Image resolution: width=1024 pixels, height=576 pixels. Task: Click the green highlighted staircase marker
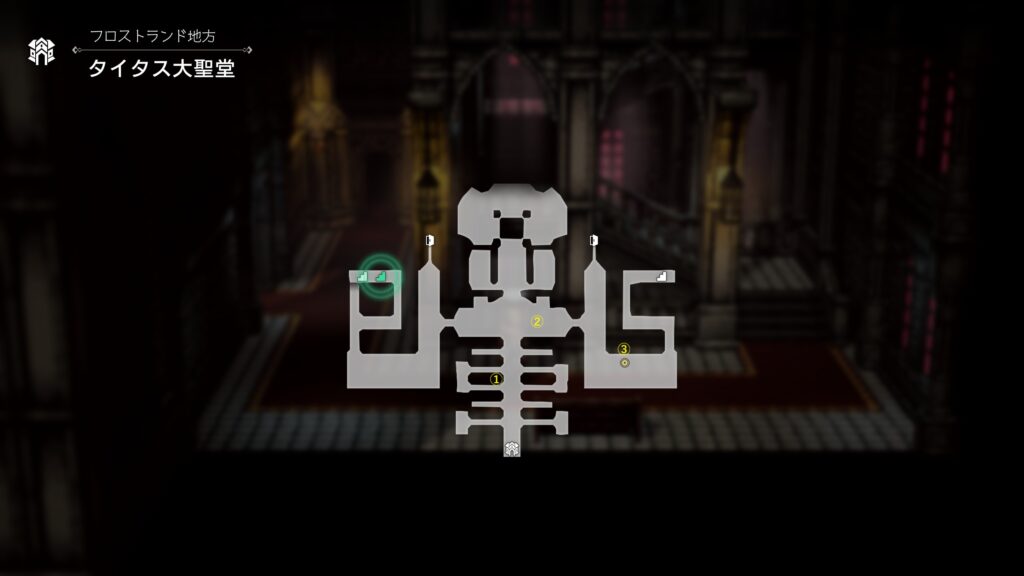pyautogui.click(x=381, y=276)
